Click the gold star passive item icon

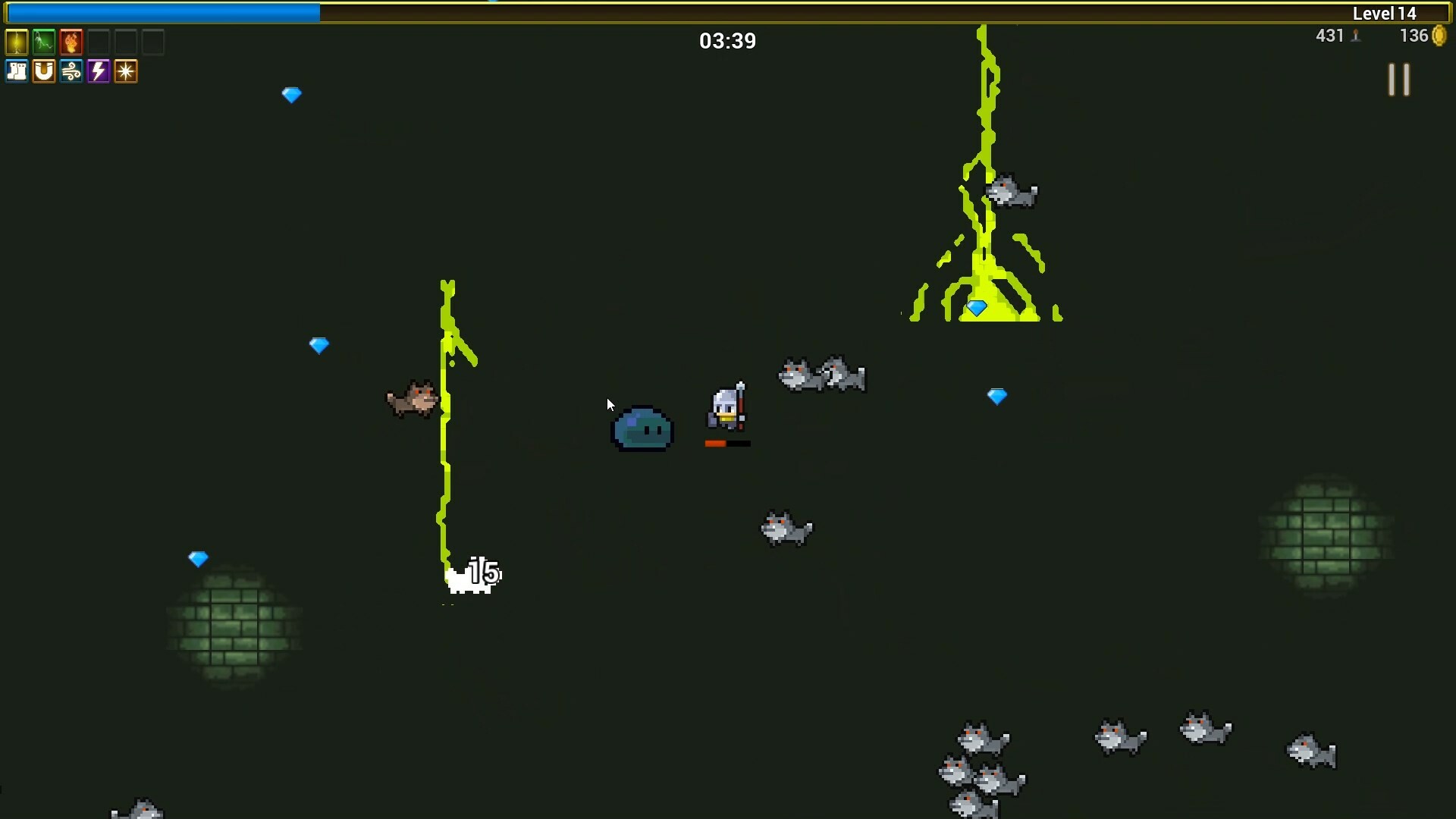[125, 71]
